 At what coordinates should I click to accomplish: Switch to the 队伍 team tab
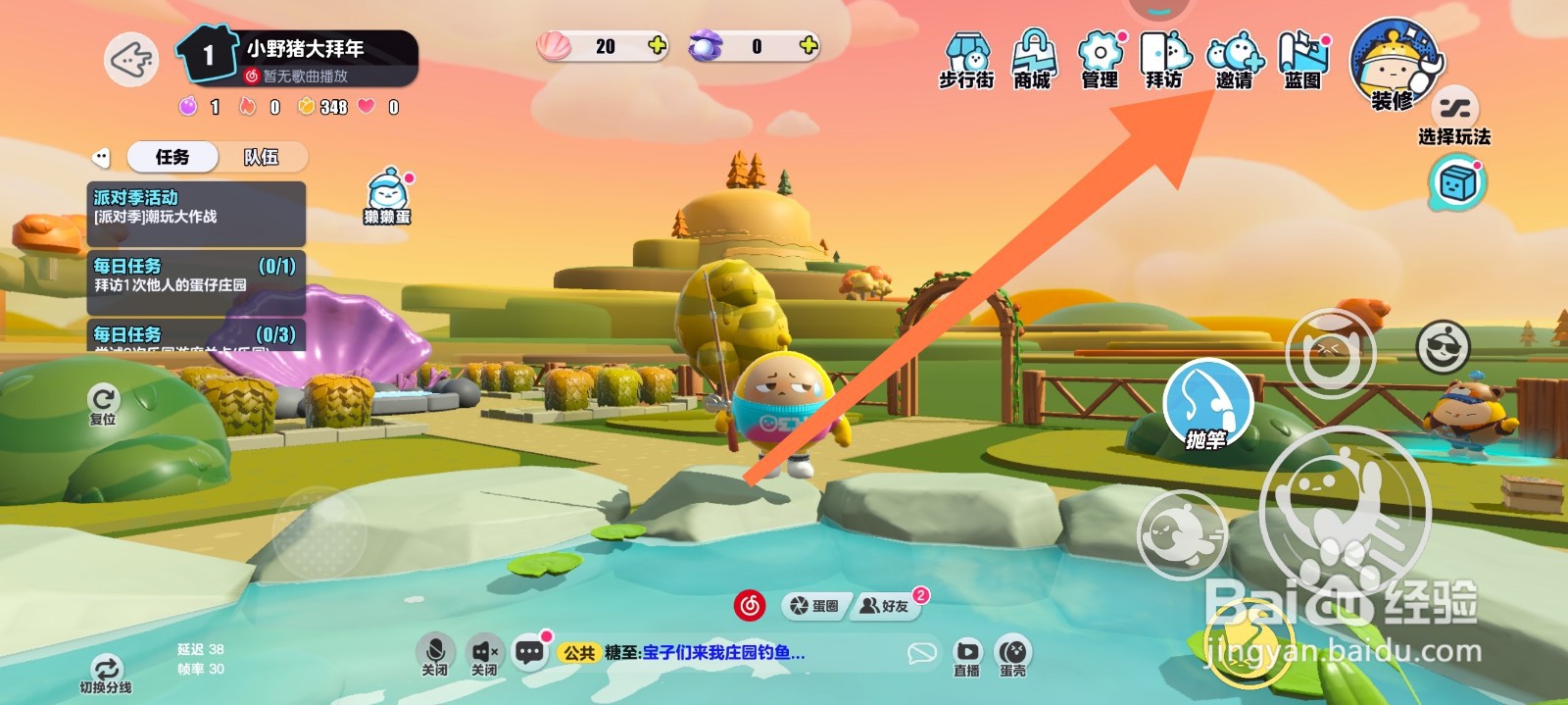point(261,157)
